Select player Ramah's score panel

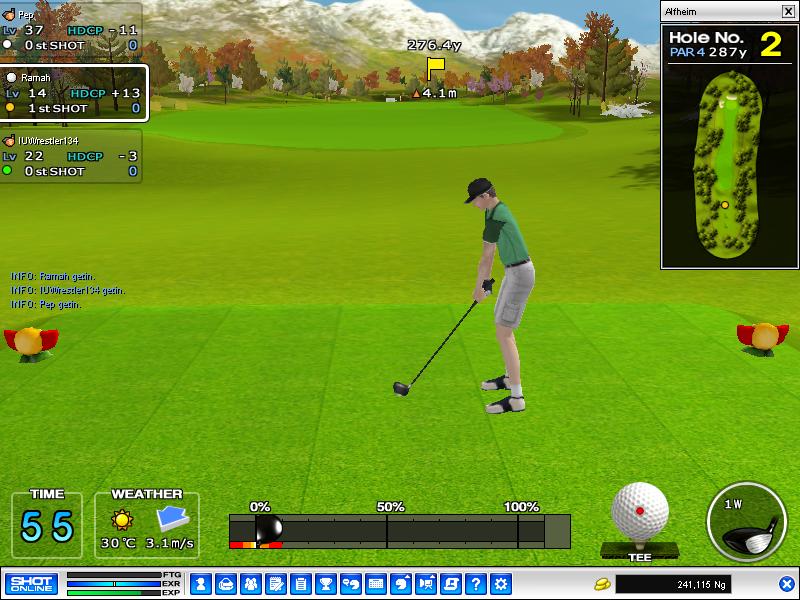pos(74,93)
